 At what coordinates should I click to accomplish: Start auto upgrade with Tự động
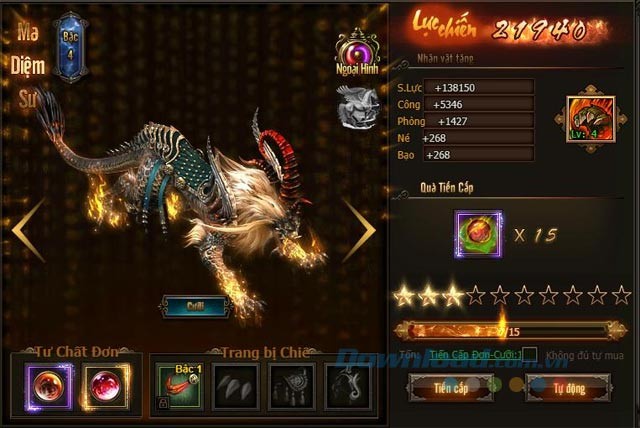click(568, 385)
